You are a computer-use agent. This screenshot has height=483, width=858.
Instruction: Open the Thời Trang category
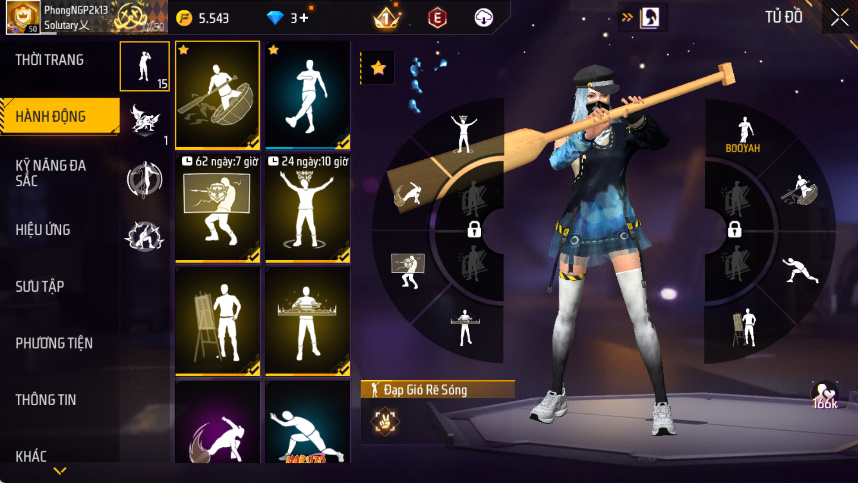(x=50, y=60)
